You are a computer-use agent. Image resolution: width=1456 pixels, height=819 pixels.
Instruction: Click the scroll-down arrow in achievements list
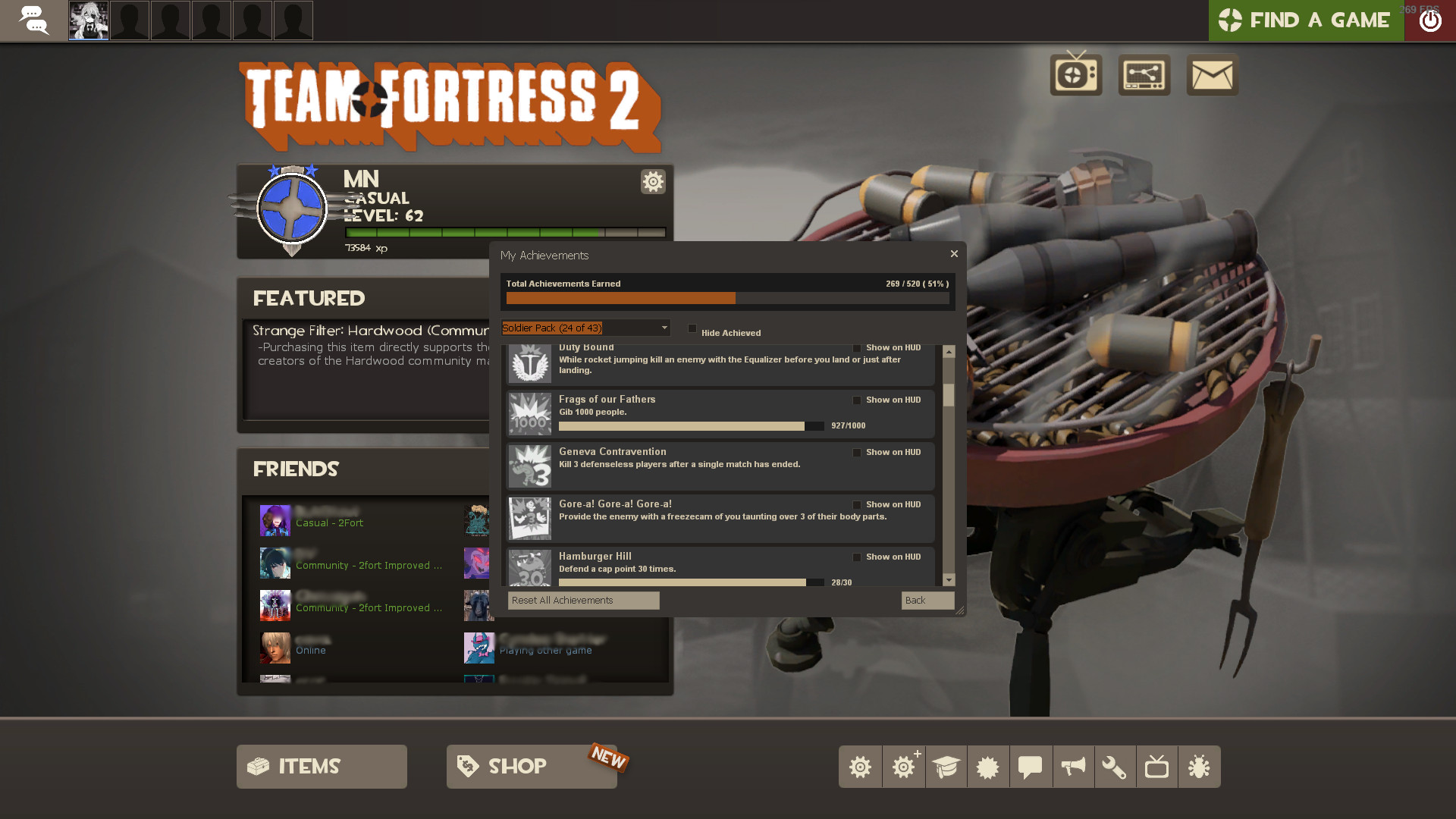pyautogui.click(x=949, y=579)
